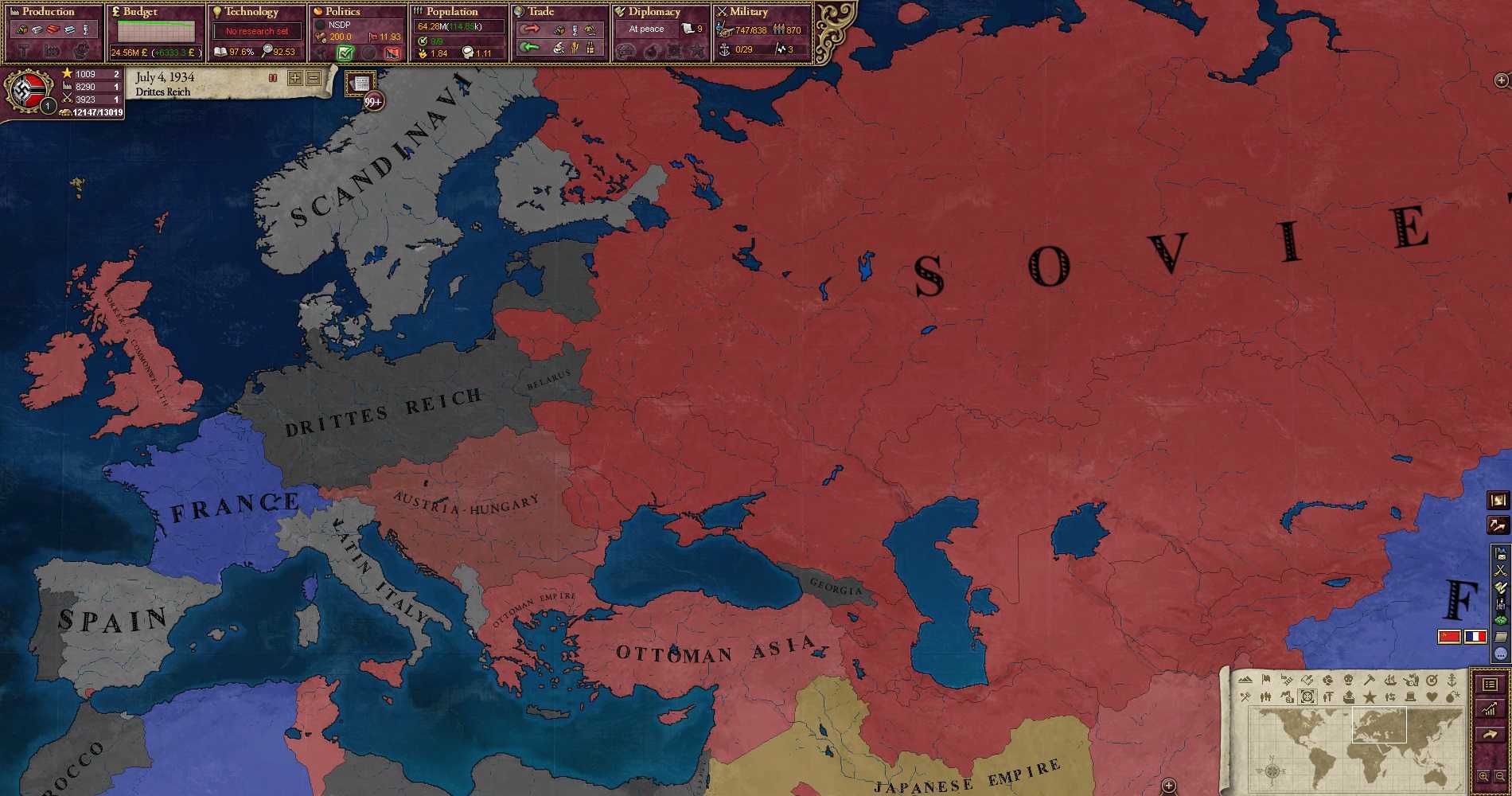
Task: Open the Population panel
Action: tap(451, 12)
